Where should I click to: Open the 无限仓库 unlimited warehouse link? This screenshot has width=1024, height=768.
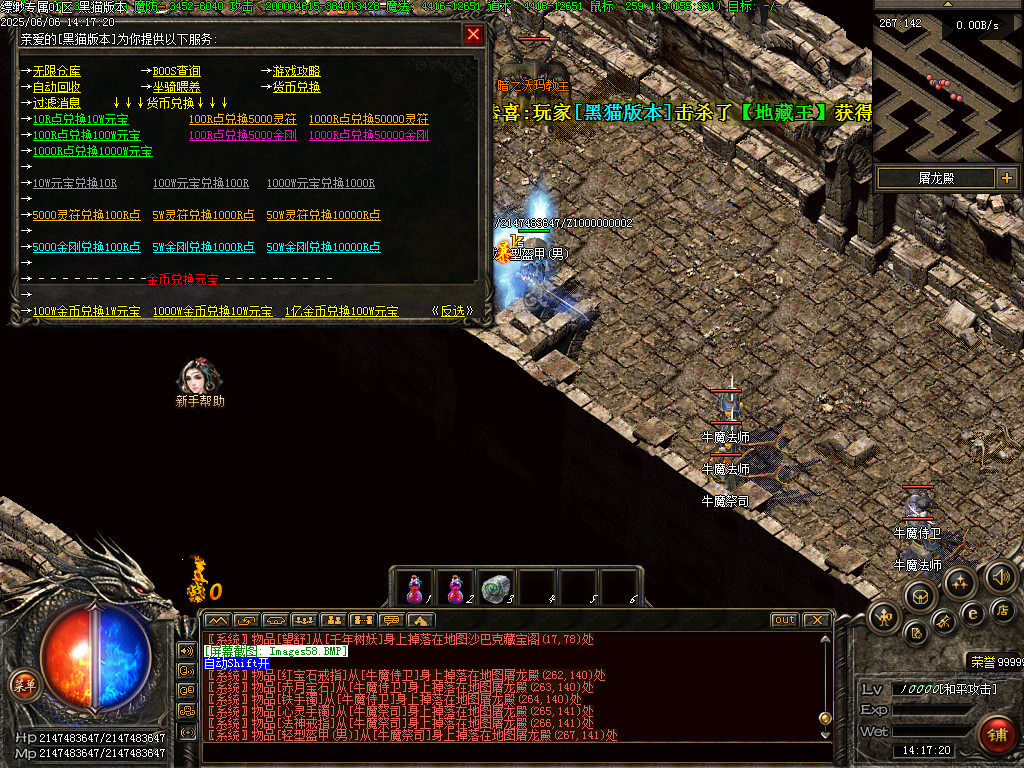56,71
